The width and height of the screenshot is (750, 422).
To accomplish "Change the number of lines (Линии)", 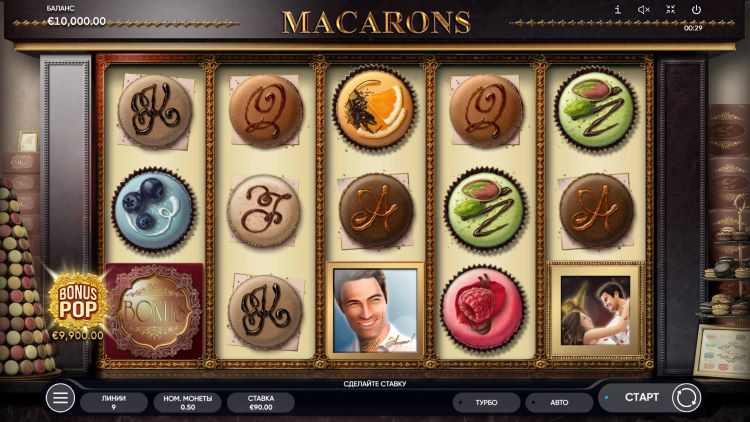I will 113,402.
